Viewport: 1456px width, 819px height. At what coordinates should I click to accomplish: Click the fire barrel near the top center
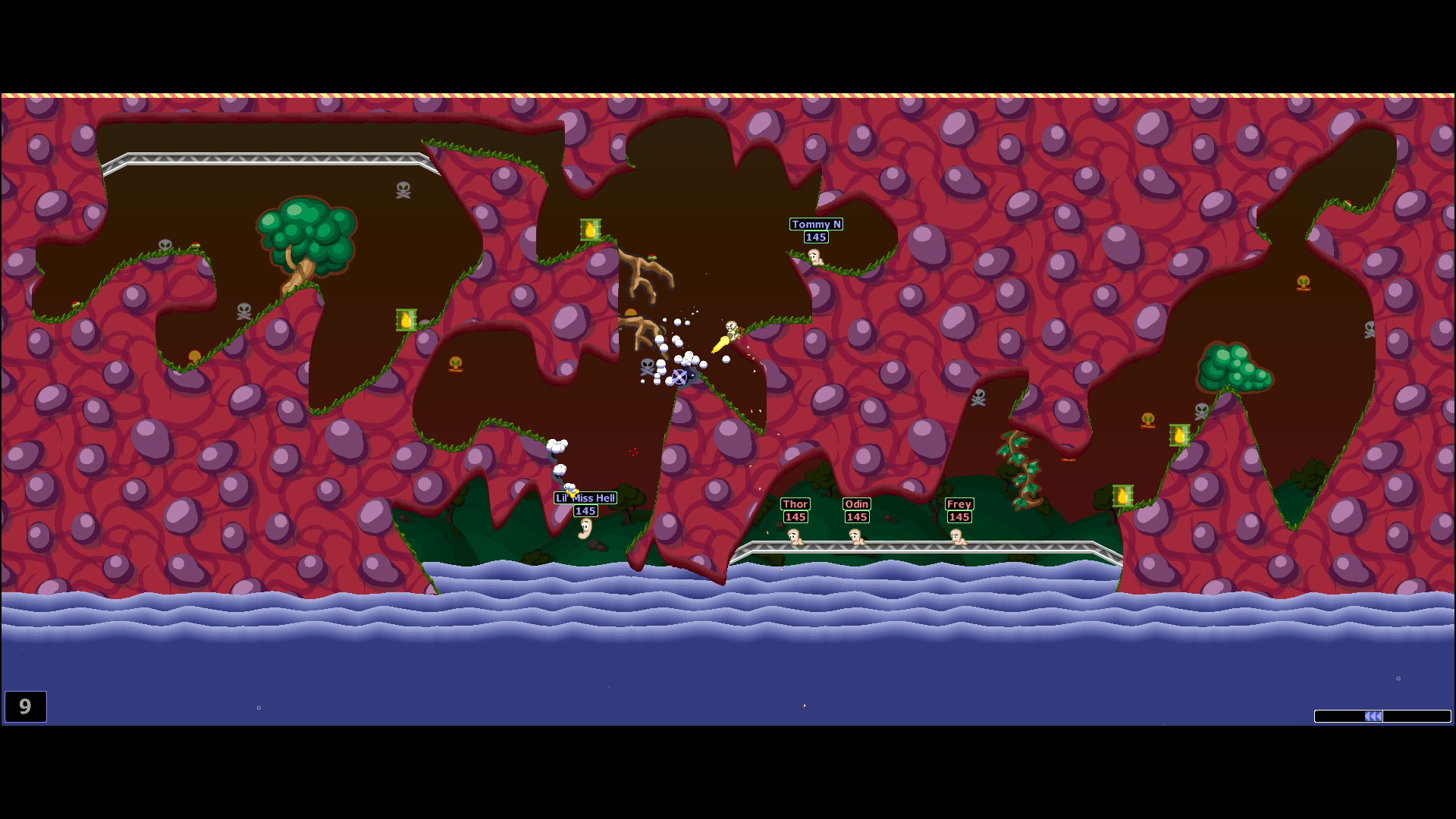[x=592, y=229]
